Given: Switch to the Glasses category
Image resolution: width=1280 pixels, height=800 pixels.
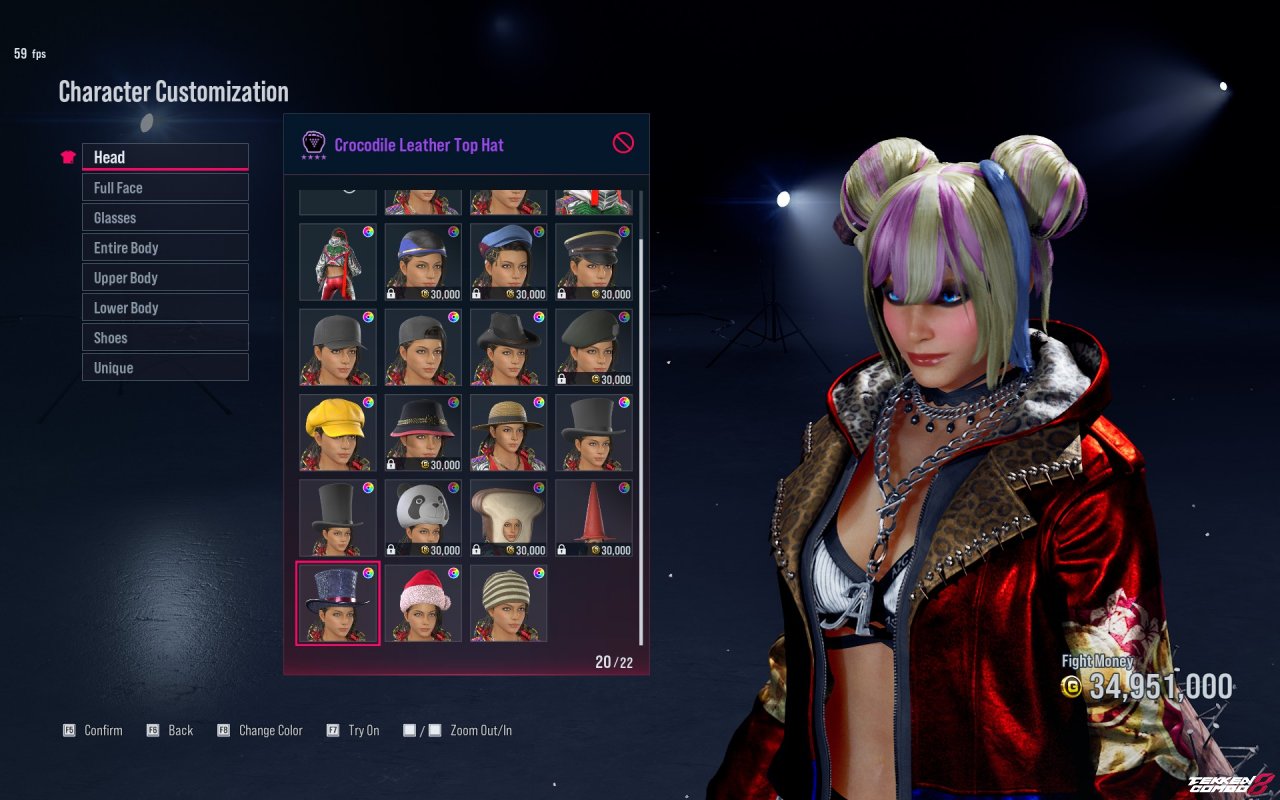Looking at the screenshot, I should coord(164,217).
